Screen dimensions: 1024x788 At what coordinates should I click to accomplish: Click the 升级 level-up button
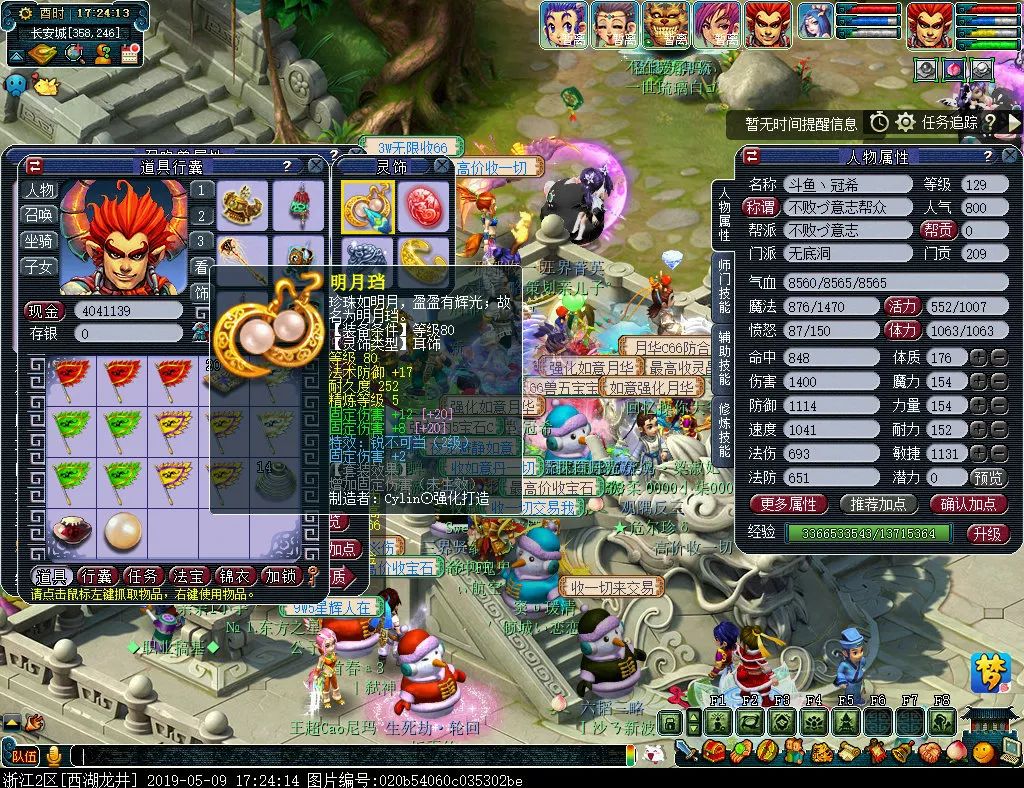point(986,533)
